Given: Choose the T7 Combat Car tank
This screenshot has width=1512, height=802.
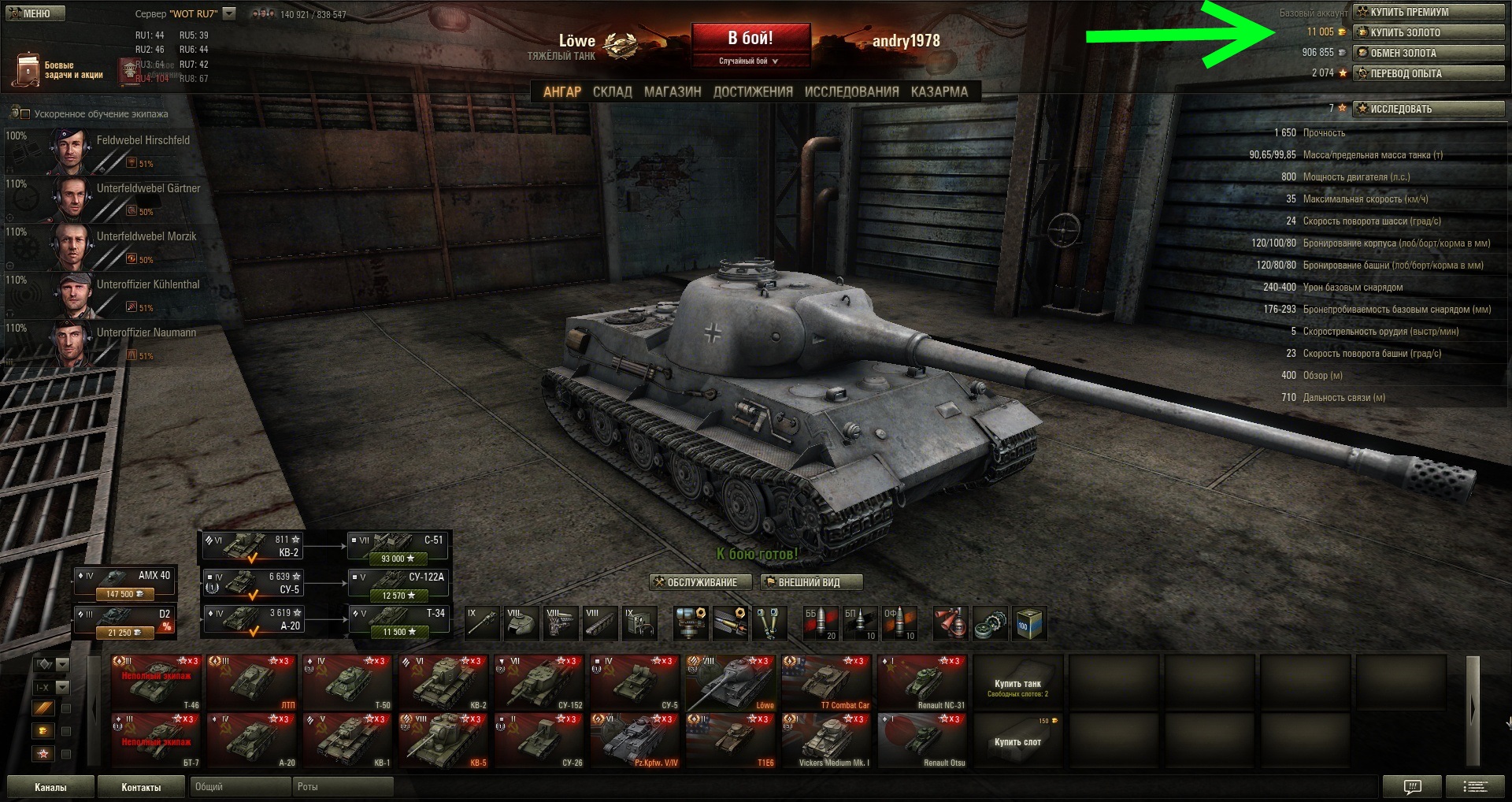Looking at the screenshot, I should 827,682.
